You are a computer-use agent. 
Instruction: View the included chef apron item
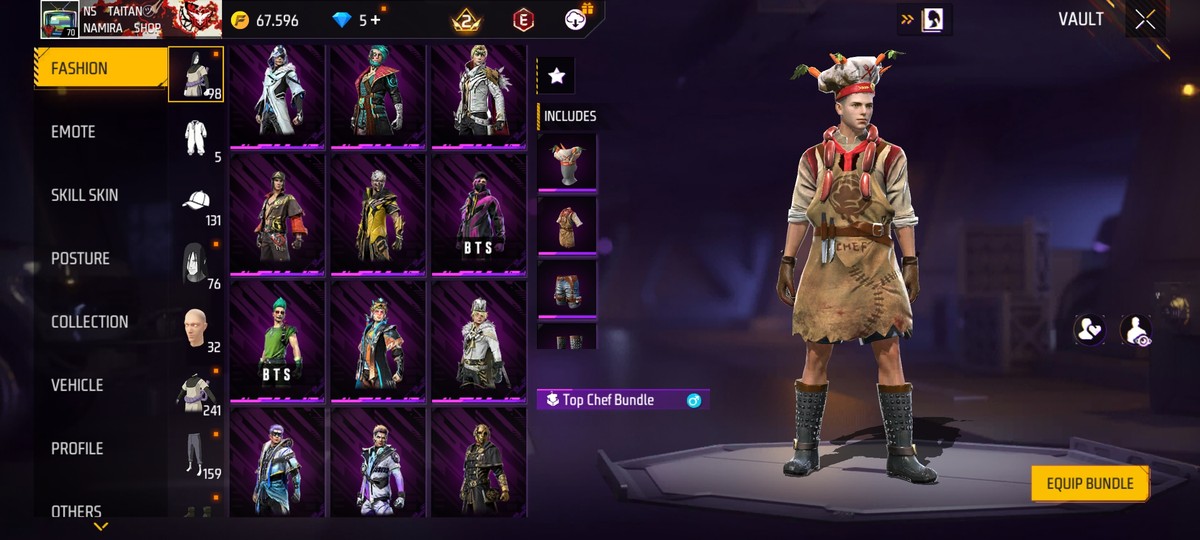coord(567,225)
